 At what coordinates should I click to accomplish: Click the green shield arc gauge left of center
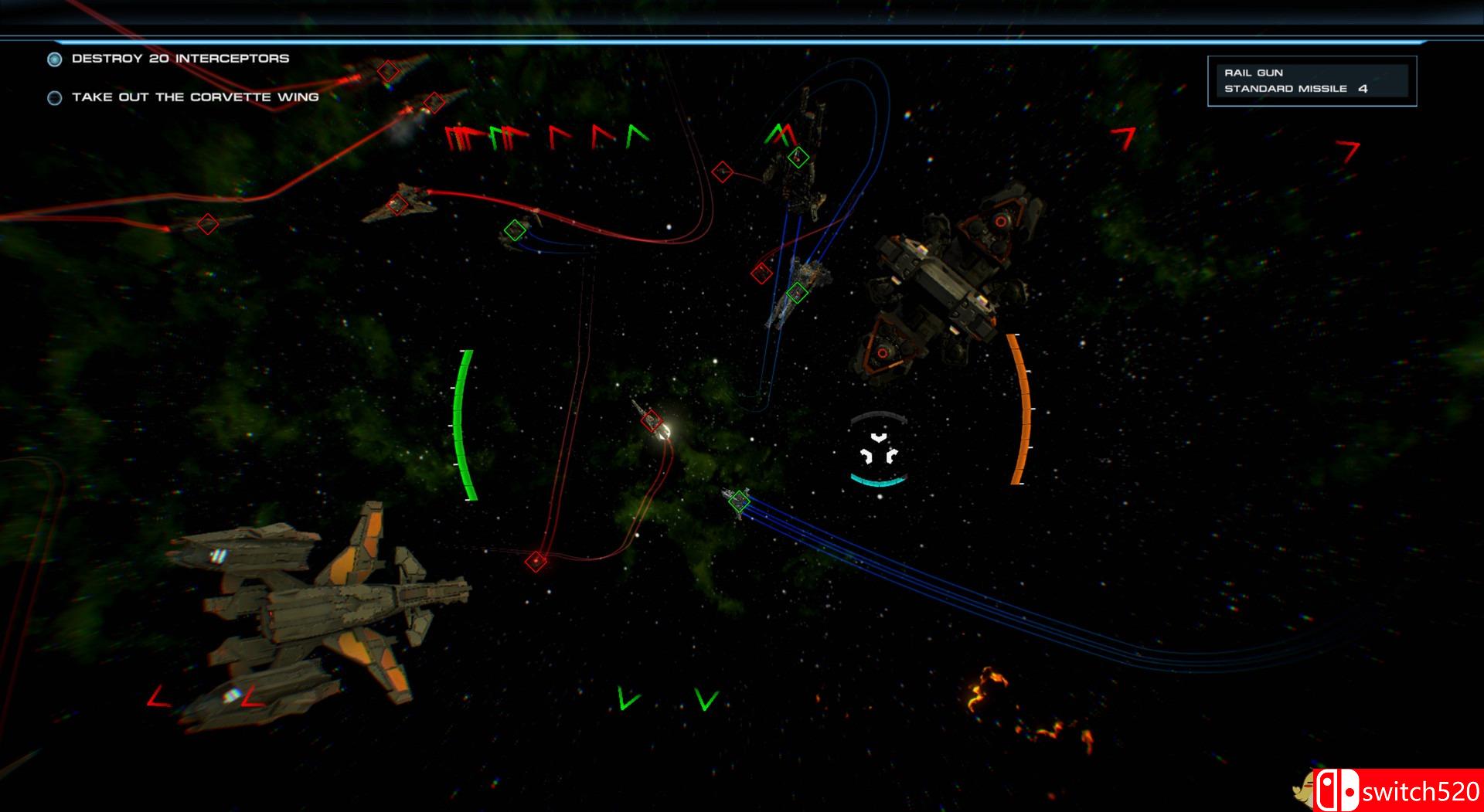coord(465,423)
